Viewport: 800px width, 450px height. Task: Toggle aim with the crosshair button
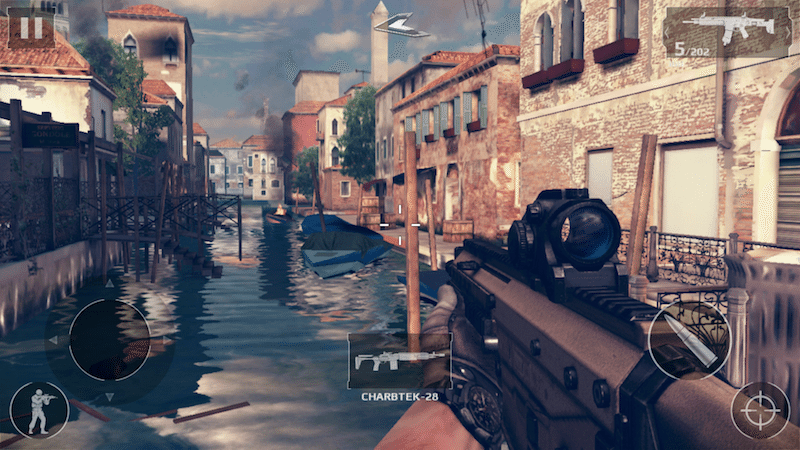pos(760,411)
